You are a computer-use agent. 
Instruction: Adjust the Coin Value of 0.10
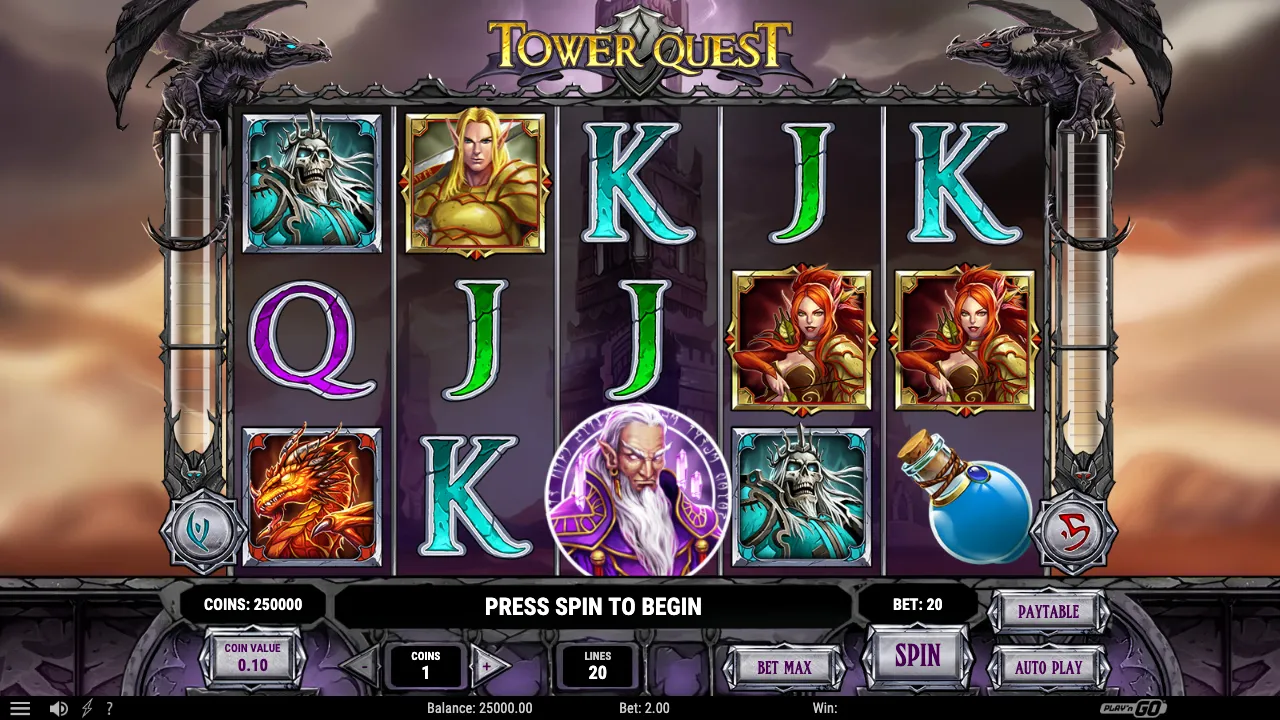[253, 655]
